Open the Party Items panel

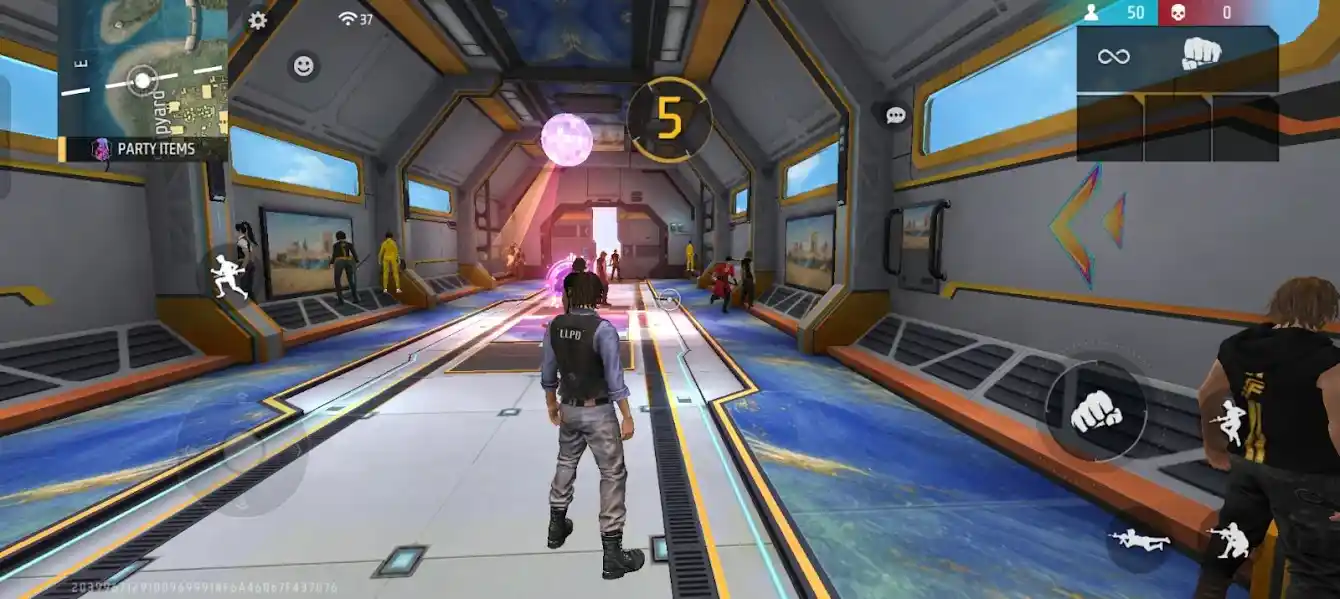tap(143, 148)
